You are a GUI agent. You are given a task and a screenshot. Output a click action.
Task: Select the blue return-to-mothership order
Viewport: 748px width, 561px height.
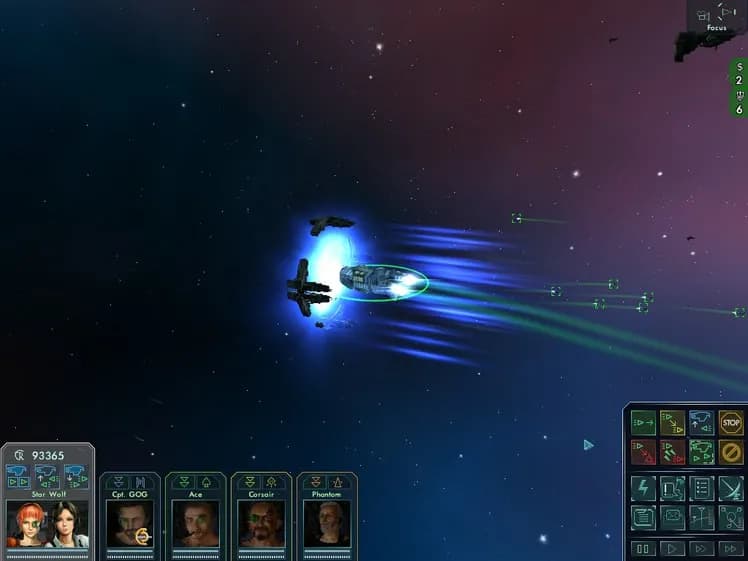(702, 423)
